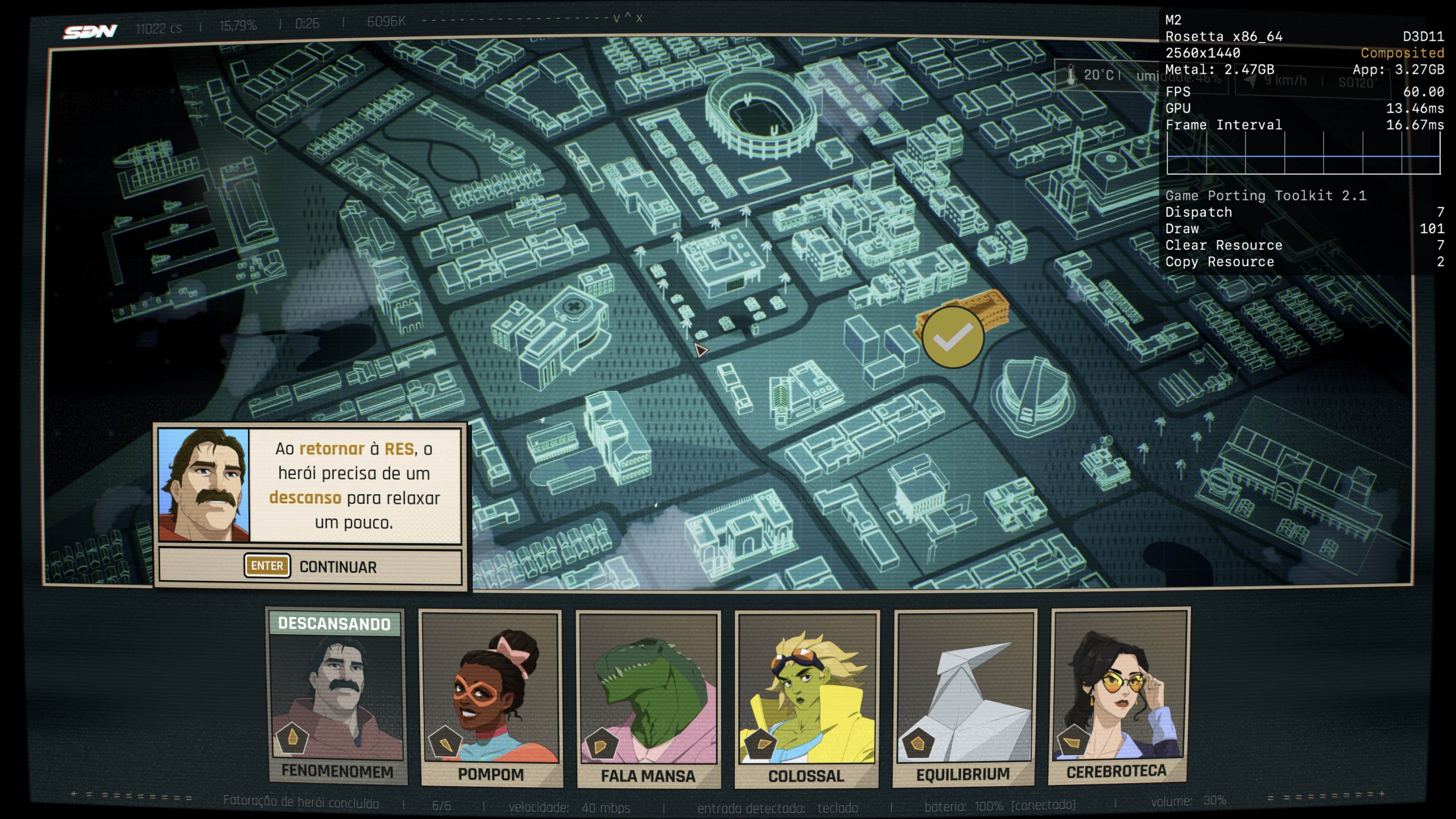Screen dimensions: 1456x819
Task: Choose the Equilibrium hero card
Action: pyautogui.click(x=964, y=697)
